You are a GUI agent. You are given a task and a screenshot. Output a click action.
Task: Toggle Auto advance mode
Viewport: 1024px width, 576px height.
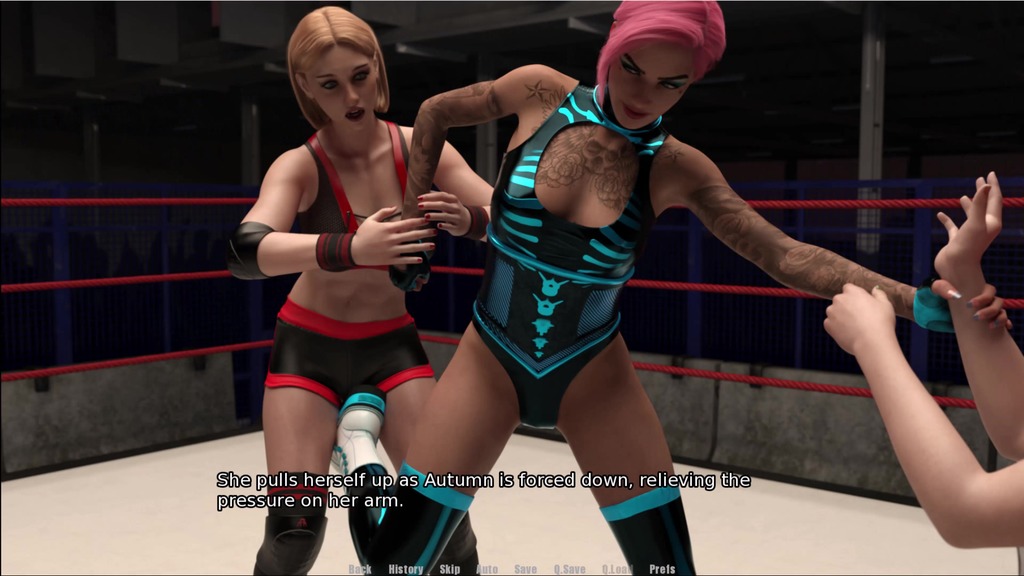(x=487, y=569)
